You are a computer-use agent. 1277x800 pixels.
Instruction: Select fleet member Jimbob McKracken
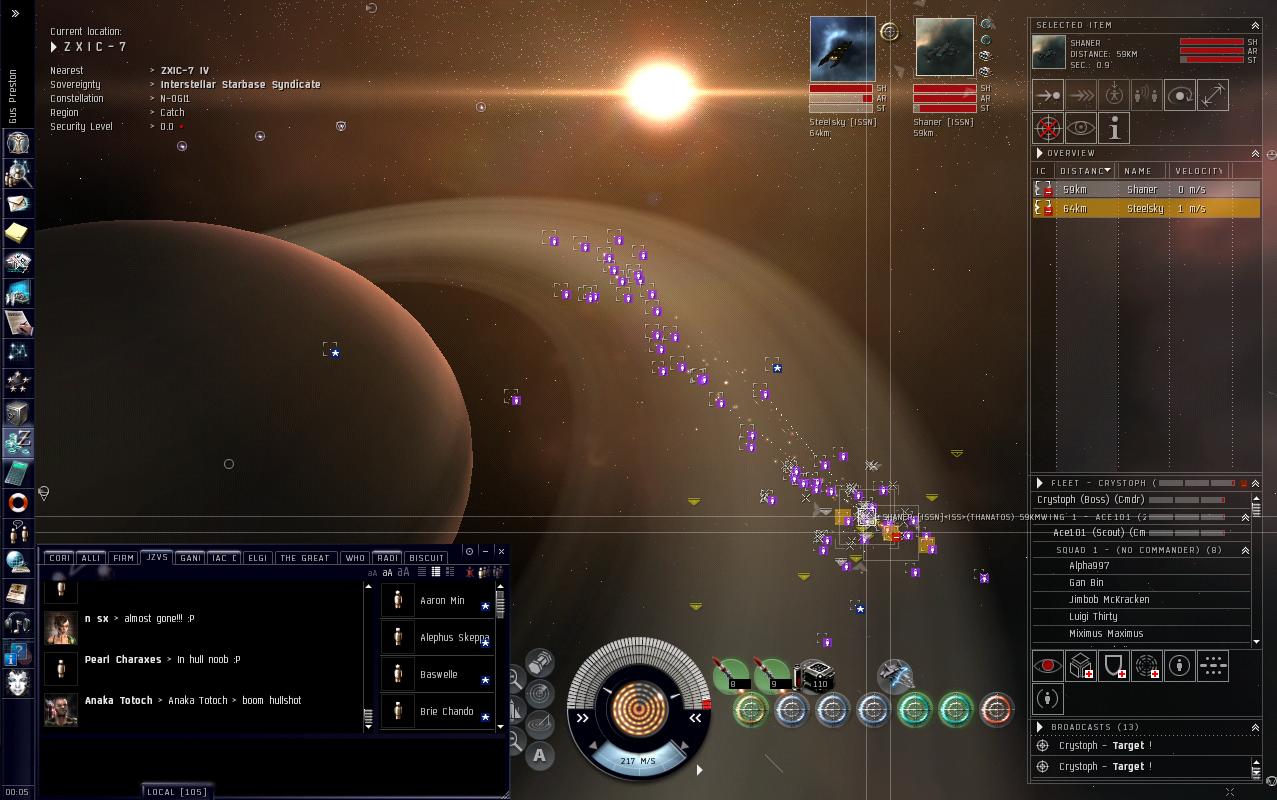pos(1109,600)
